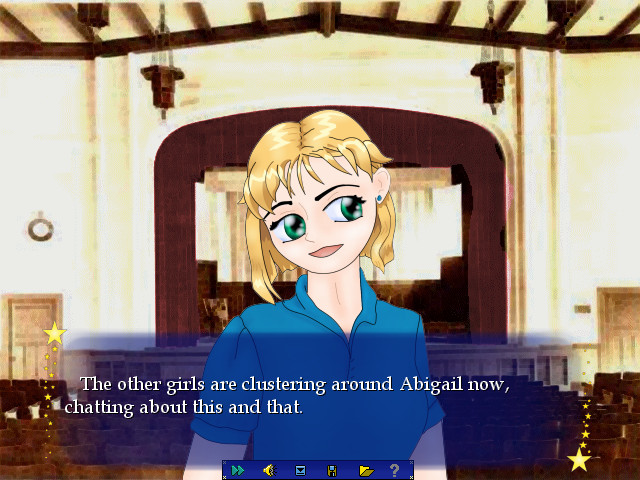
Task: Toggle sound with the speaker icon
Action: point(268,470)
